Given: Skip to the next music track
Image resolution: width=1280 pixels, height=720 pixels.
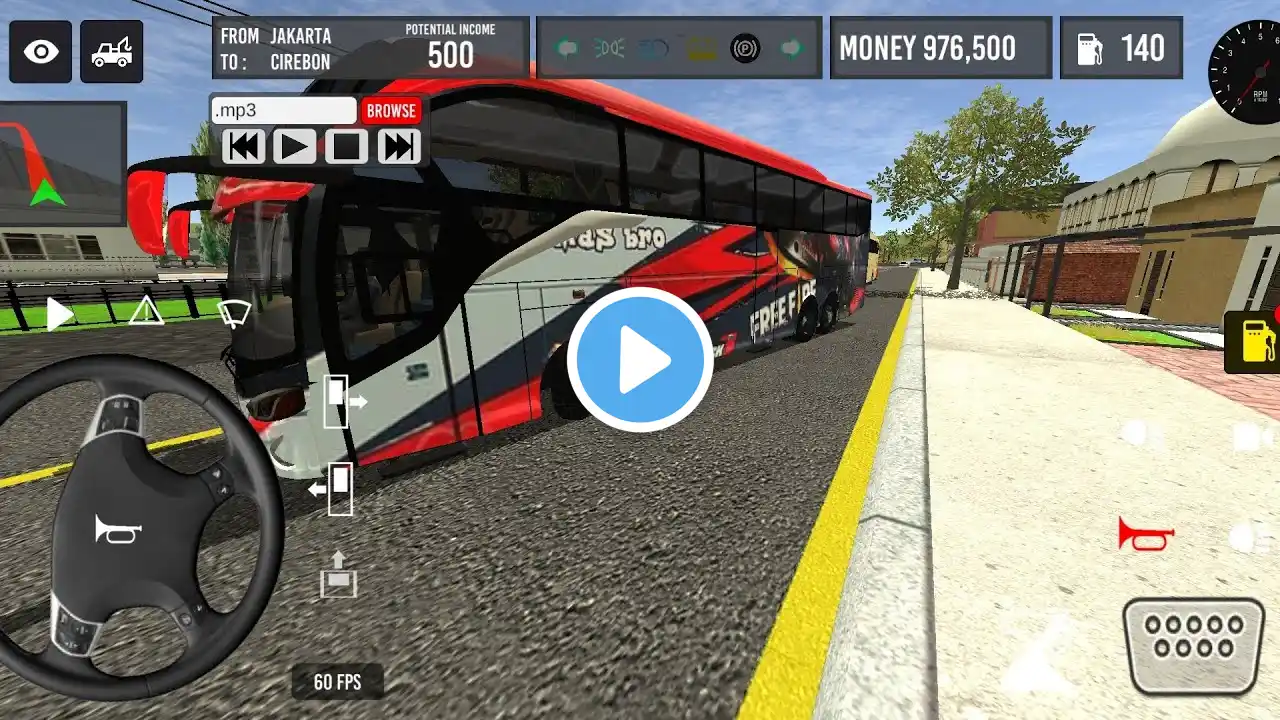Looking at the screenshot, I should coord(398,147).
